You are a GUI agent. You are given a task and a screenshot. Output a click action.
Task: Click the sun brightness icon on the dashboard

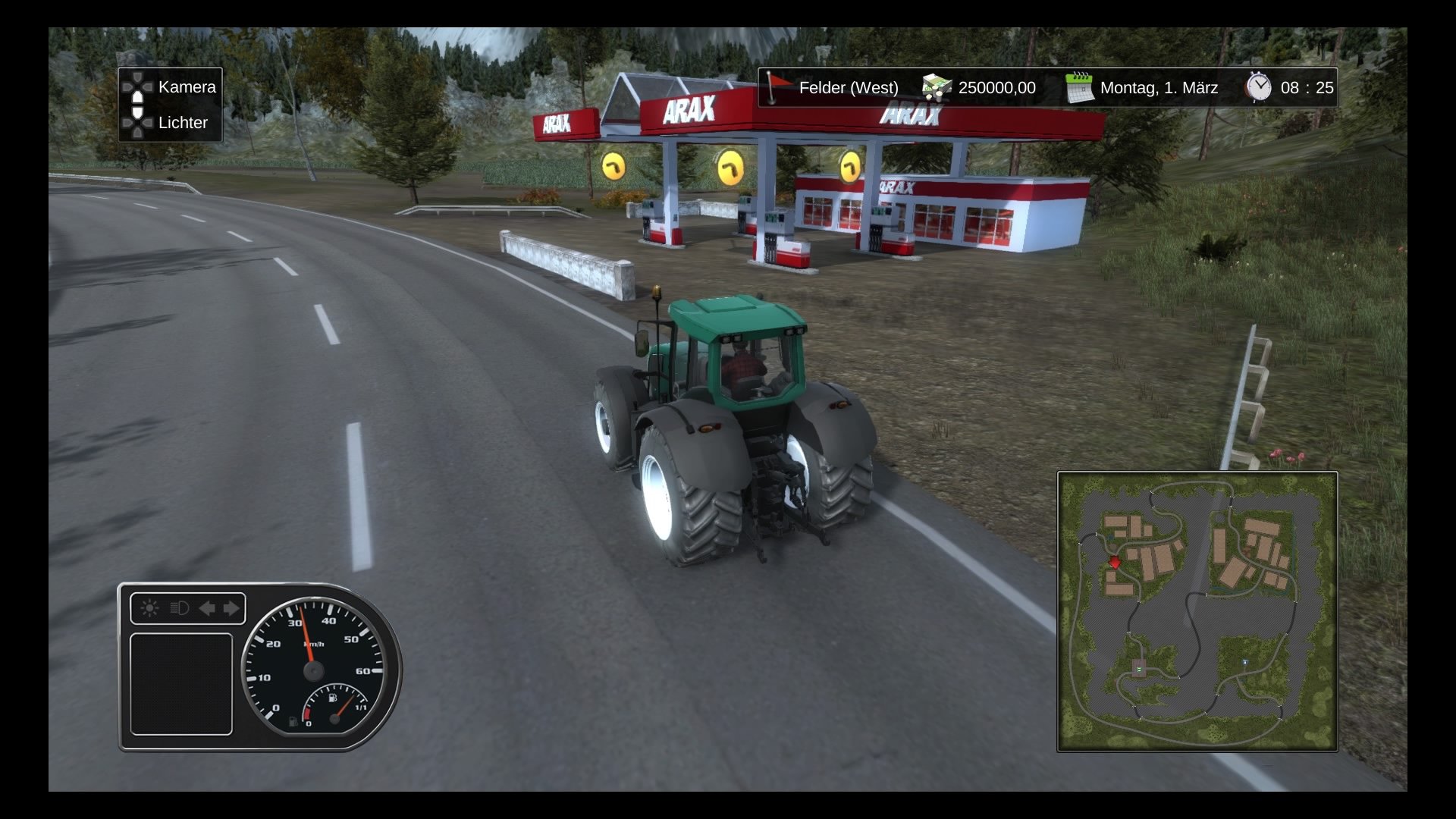149,607
